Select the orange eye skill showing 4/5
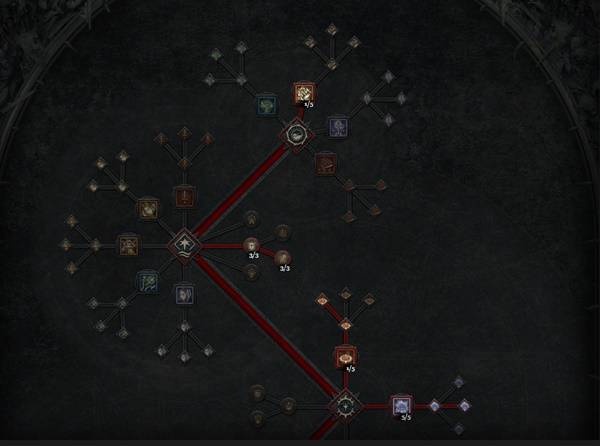This screenshot has height=446, width=600. (x=345, y=356)
